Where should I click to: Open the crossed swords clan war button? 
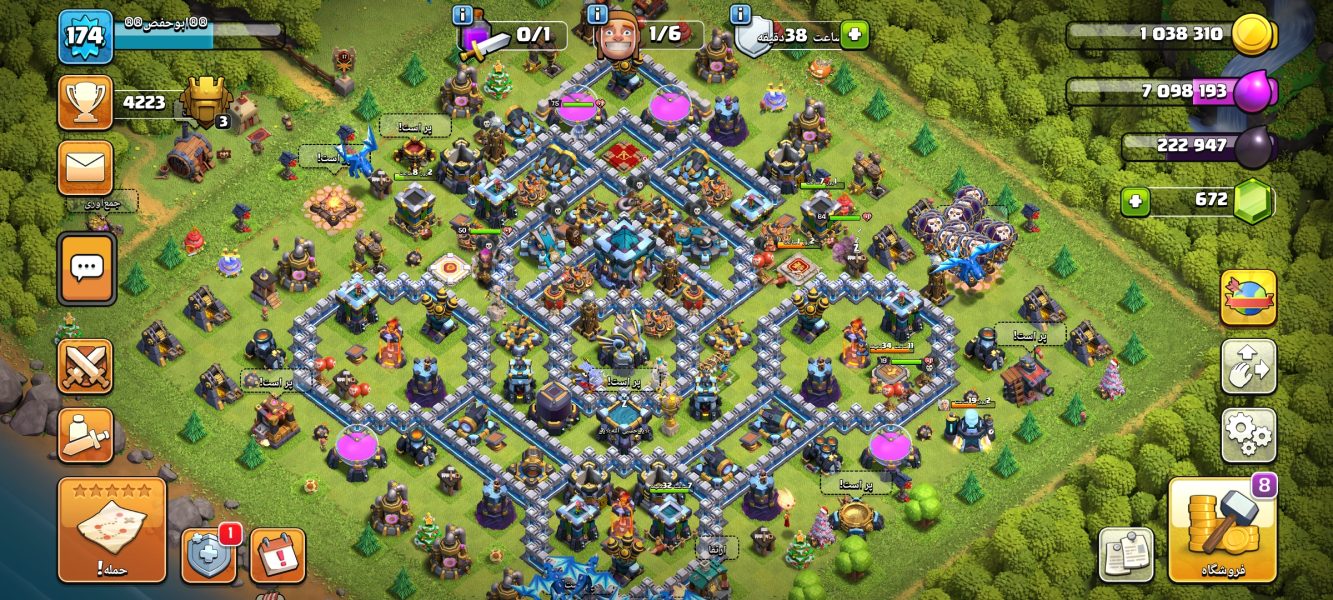pyautogui.click(x=85, y=366)
